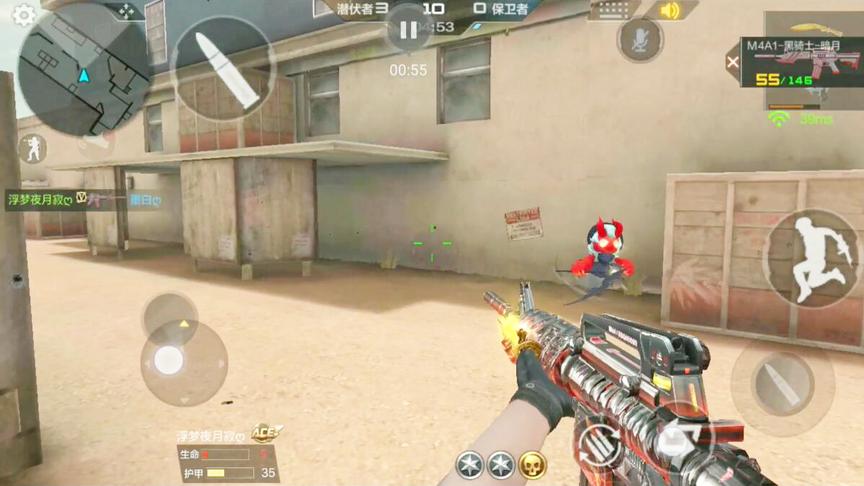Tap the crouching soldier stance icon

pyautogui.click(x=32, y=149)
